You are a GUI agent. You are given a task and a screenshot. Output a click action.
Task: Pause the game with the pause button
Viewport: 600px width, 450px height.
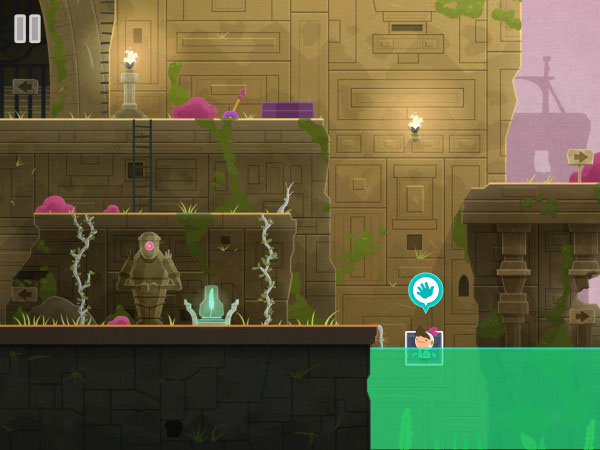(x=27, y=28)
